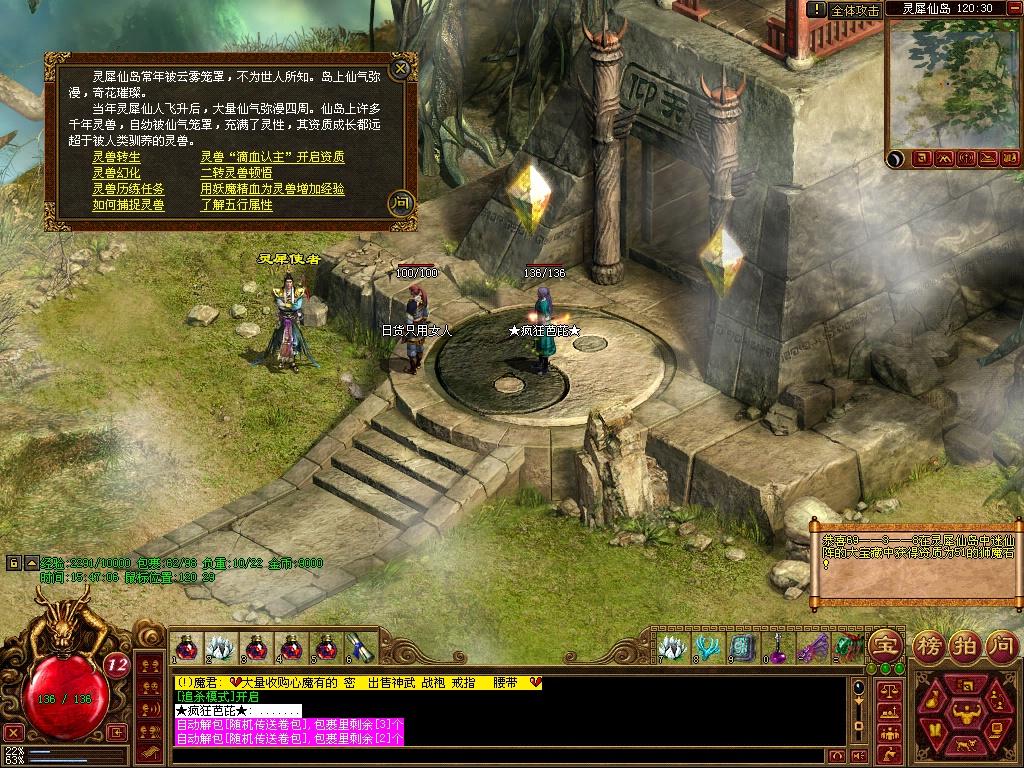Click the 问 button in dialogue box
This screenshot has height=768, width=1024.
click(x=401, y=203)
